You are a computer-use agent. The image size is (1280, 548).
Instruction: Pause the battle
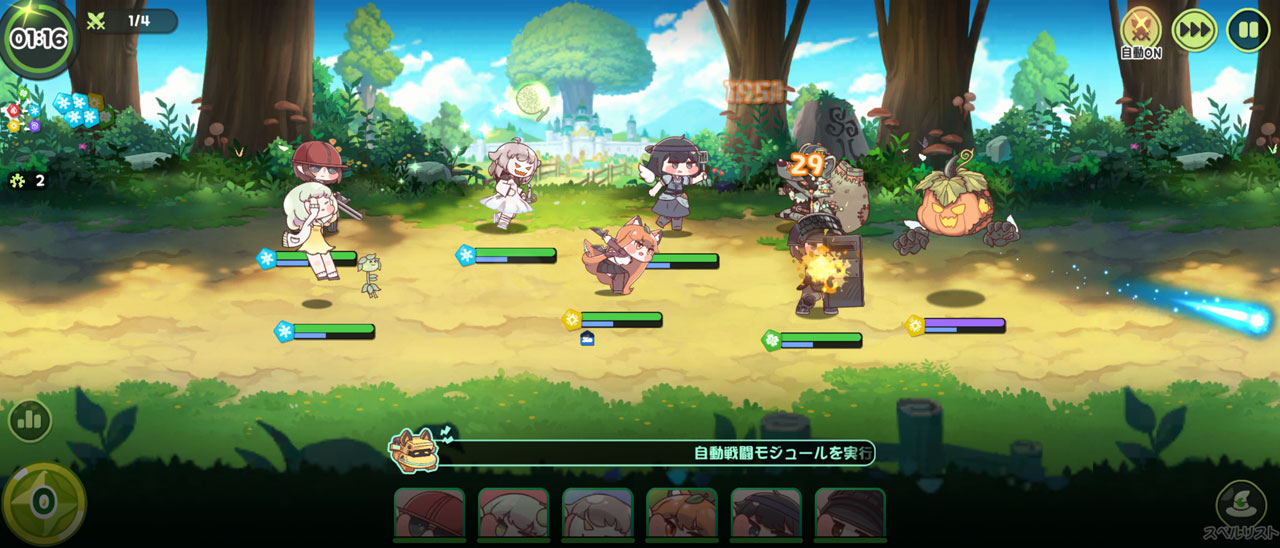click(1247, 29)
